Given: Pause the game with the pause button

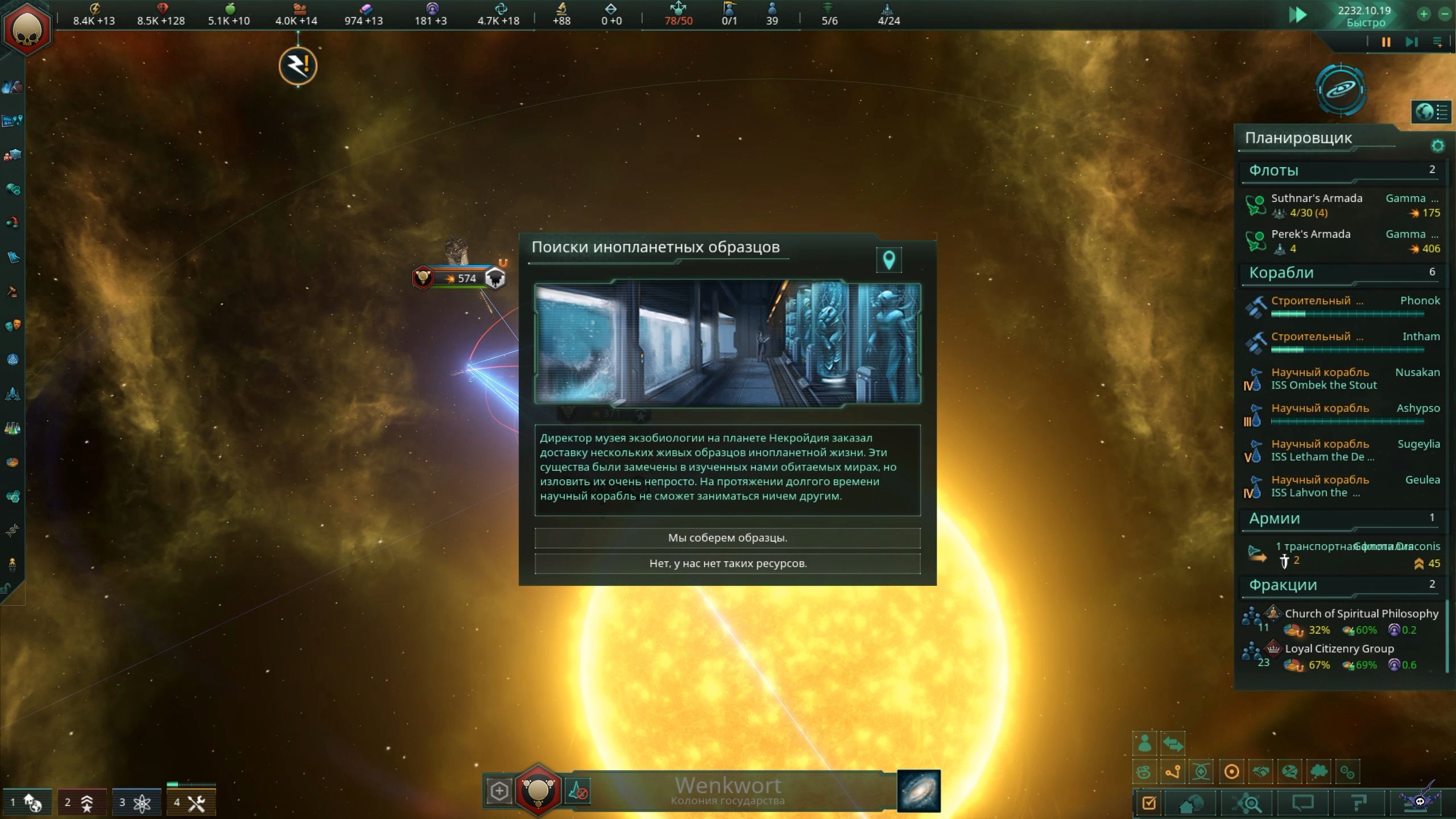Looking at the screenshot, I should 1386,42.
